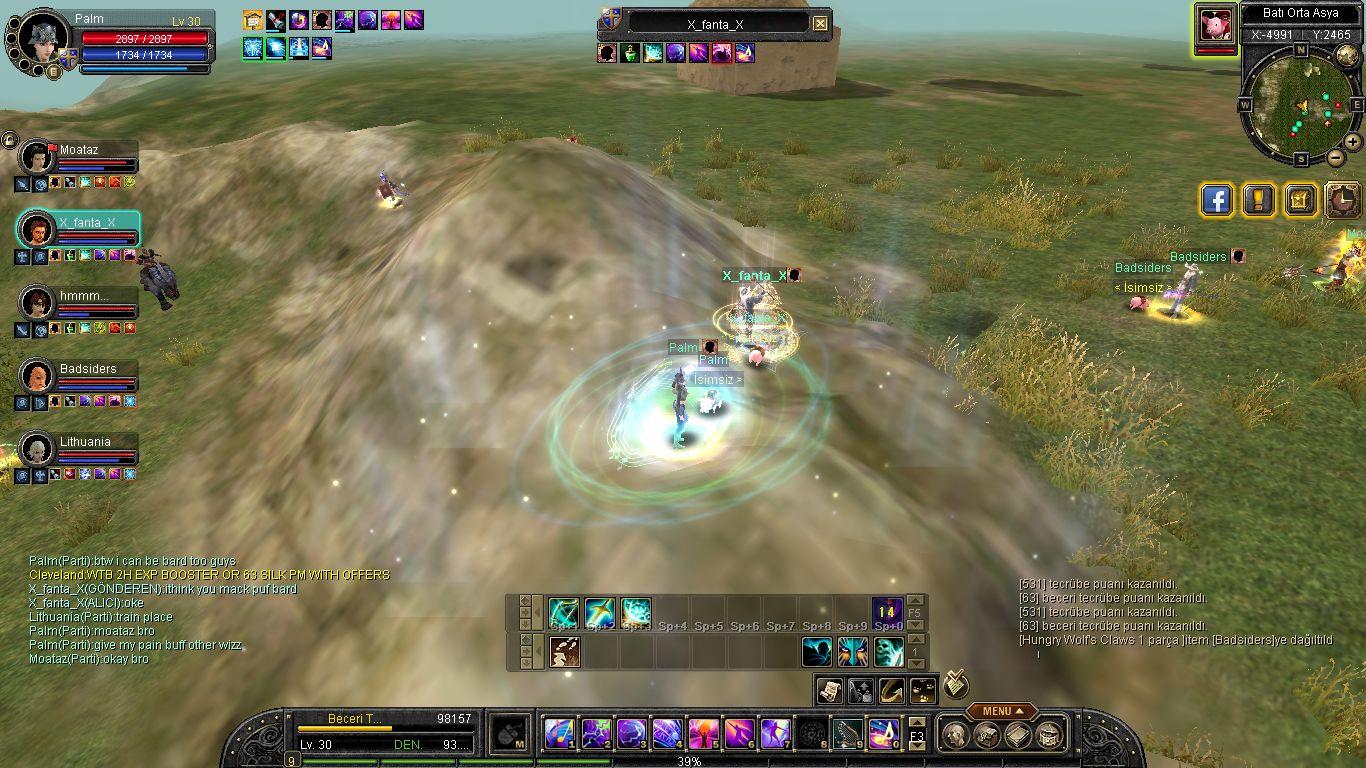This screenshot has width=1366, height=768.
Task: Zoom out the minimap with minus button
Action: [1336, 157]
